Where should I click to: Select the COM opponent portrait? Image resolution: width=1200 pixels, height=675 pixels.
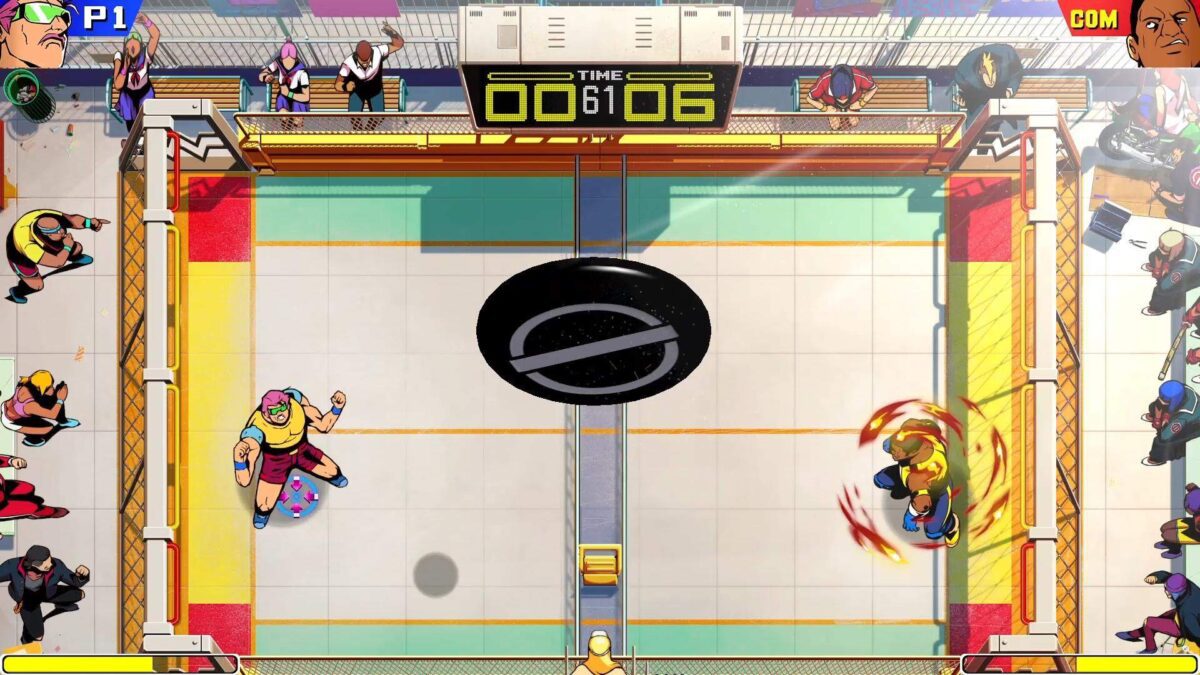[x=1163, y=30]
